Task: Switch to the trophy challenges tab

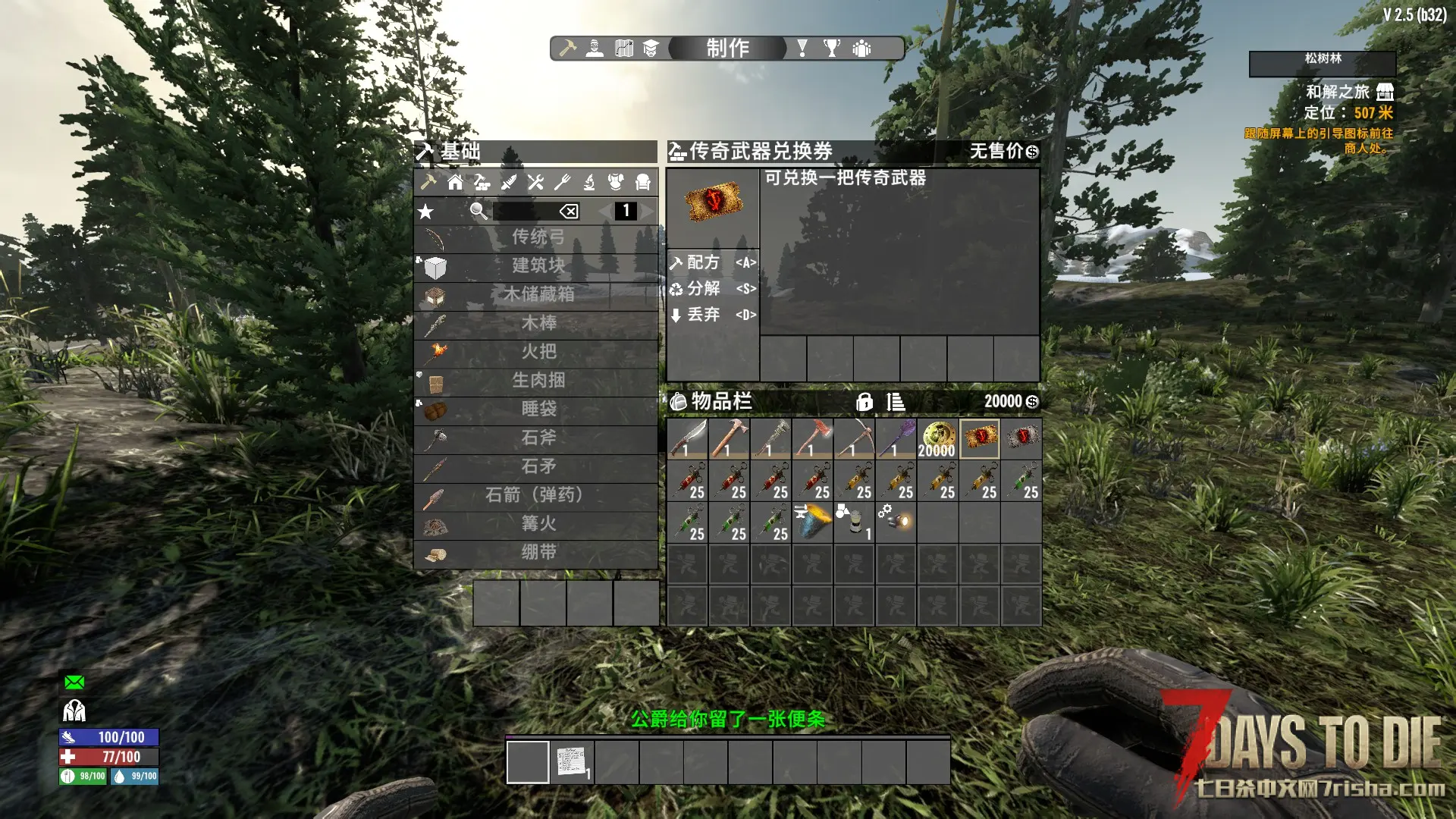Action: point(832,49)
